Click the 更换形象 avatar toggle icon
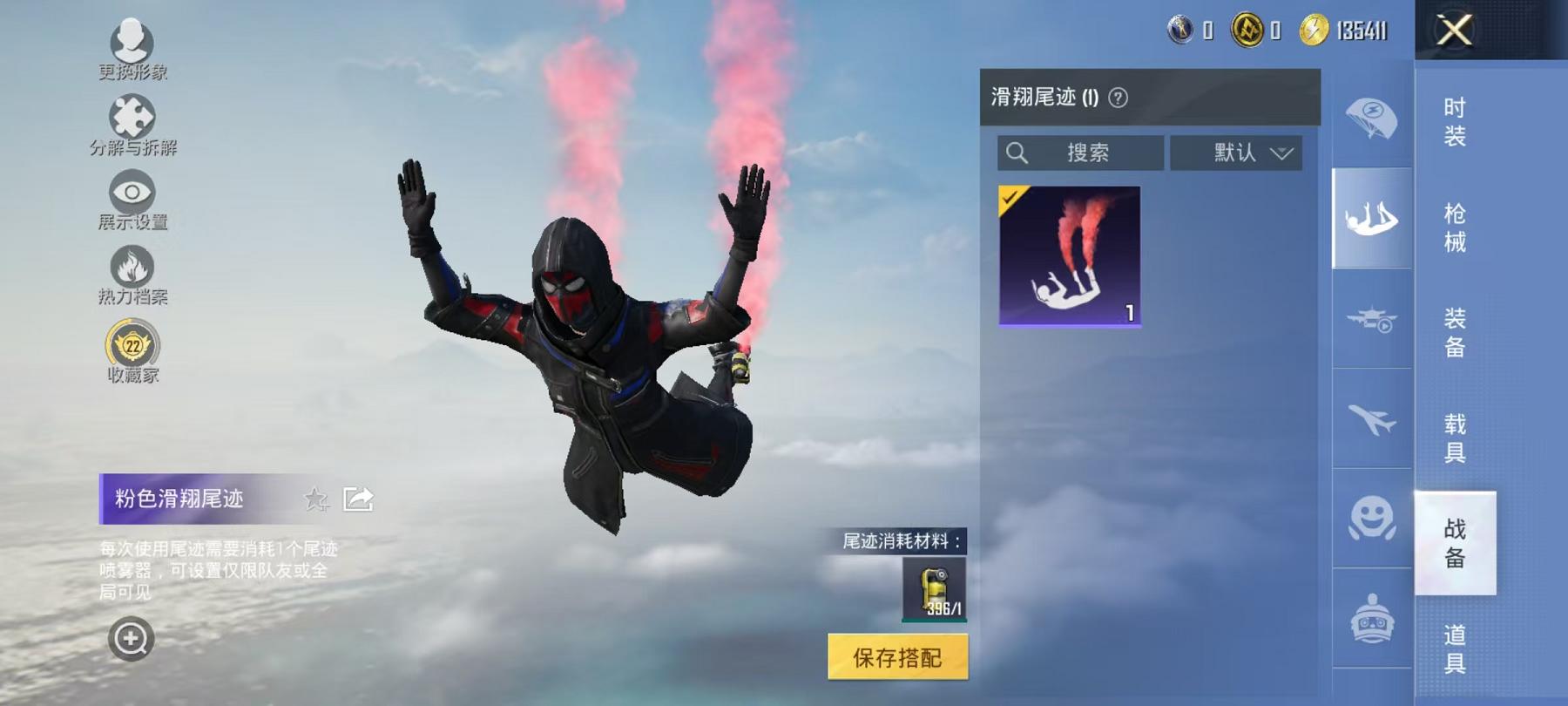1568x706 pixels. click(x=131, y=39)
